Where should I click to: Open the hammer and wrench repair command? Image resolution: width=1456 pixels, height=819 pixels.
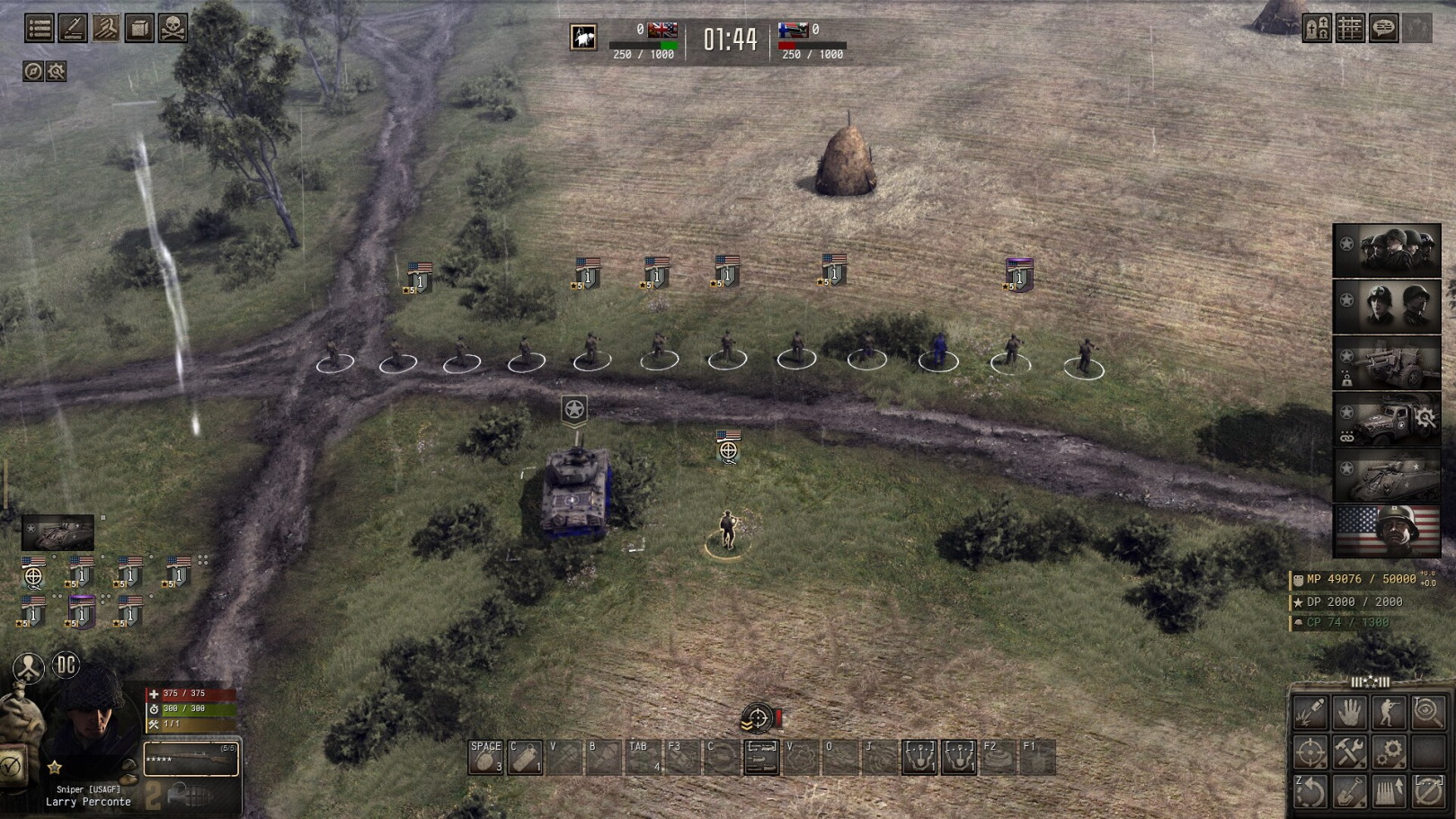[1350, 752]
